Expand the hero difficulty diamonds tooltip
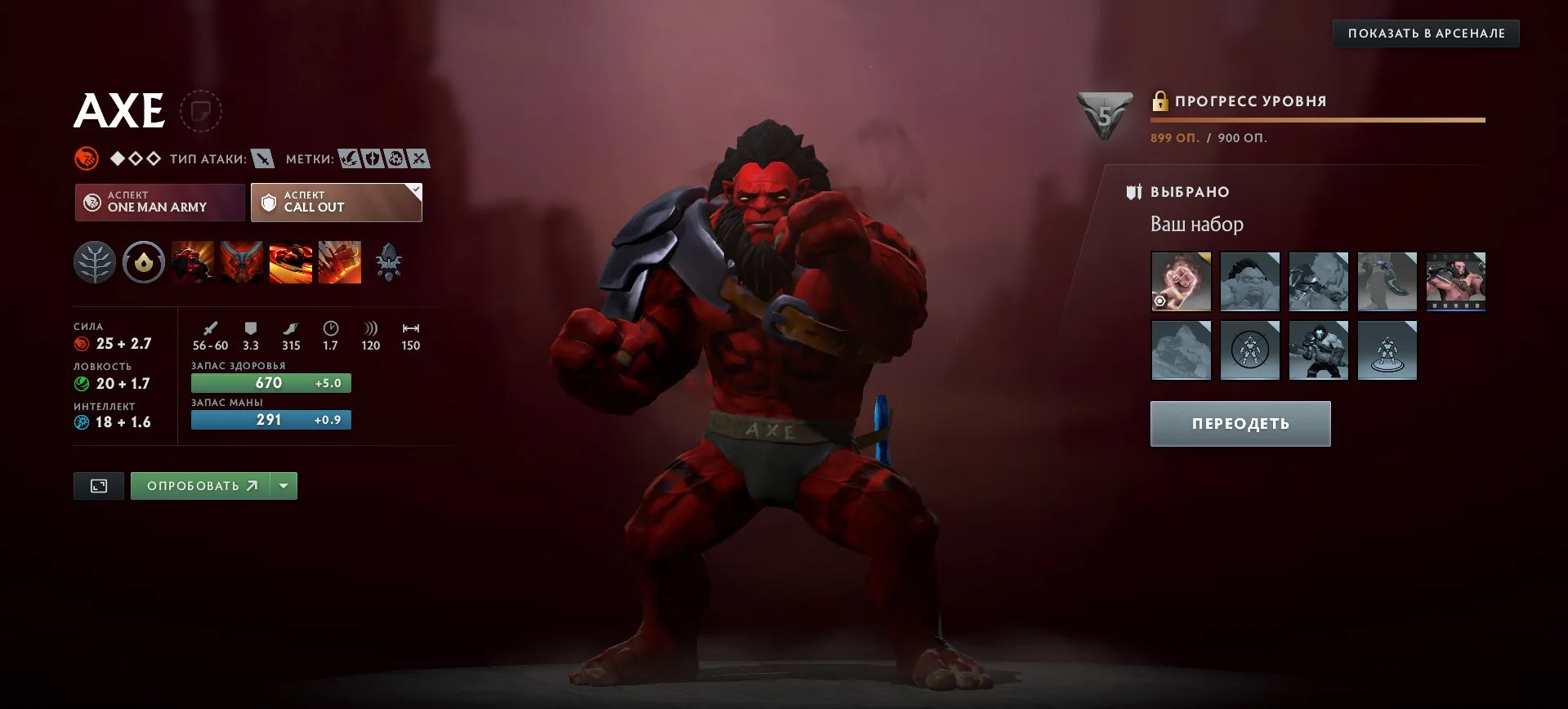This screenshot has height=709, width=1568. pyautogui.click(x=133, y=158)
